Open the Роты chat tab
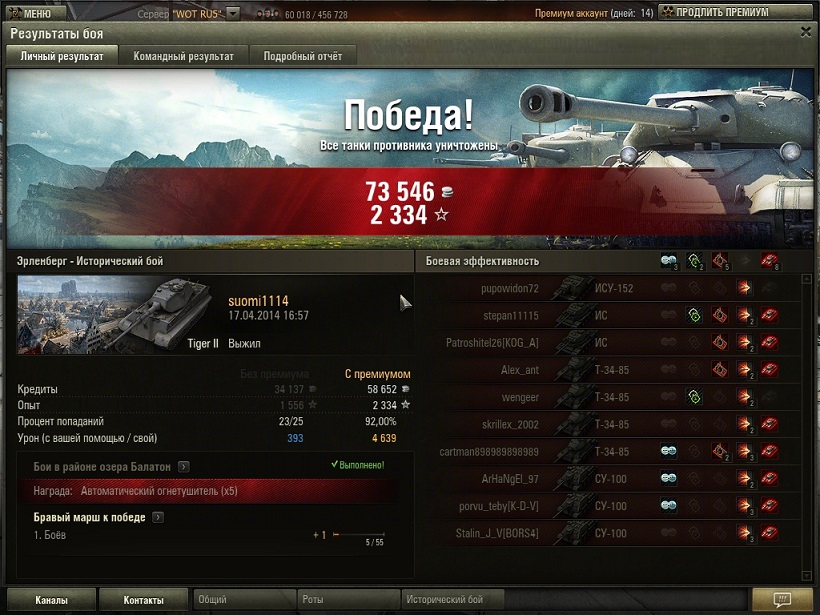This screenshot has width=820, height=615. tap(346, 600)
